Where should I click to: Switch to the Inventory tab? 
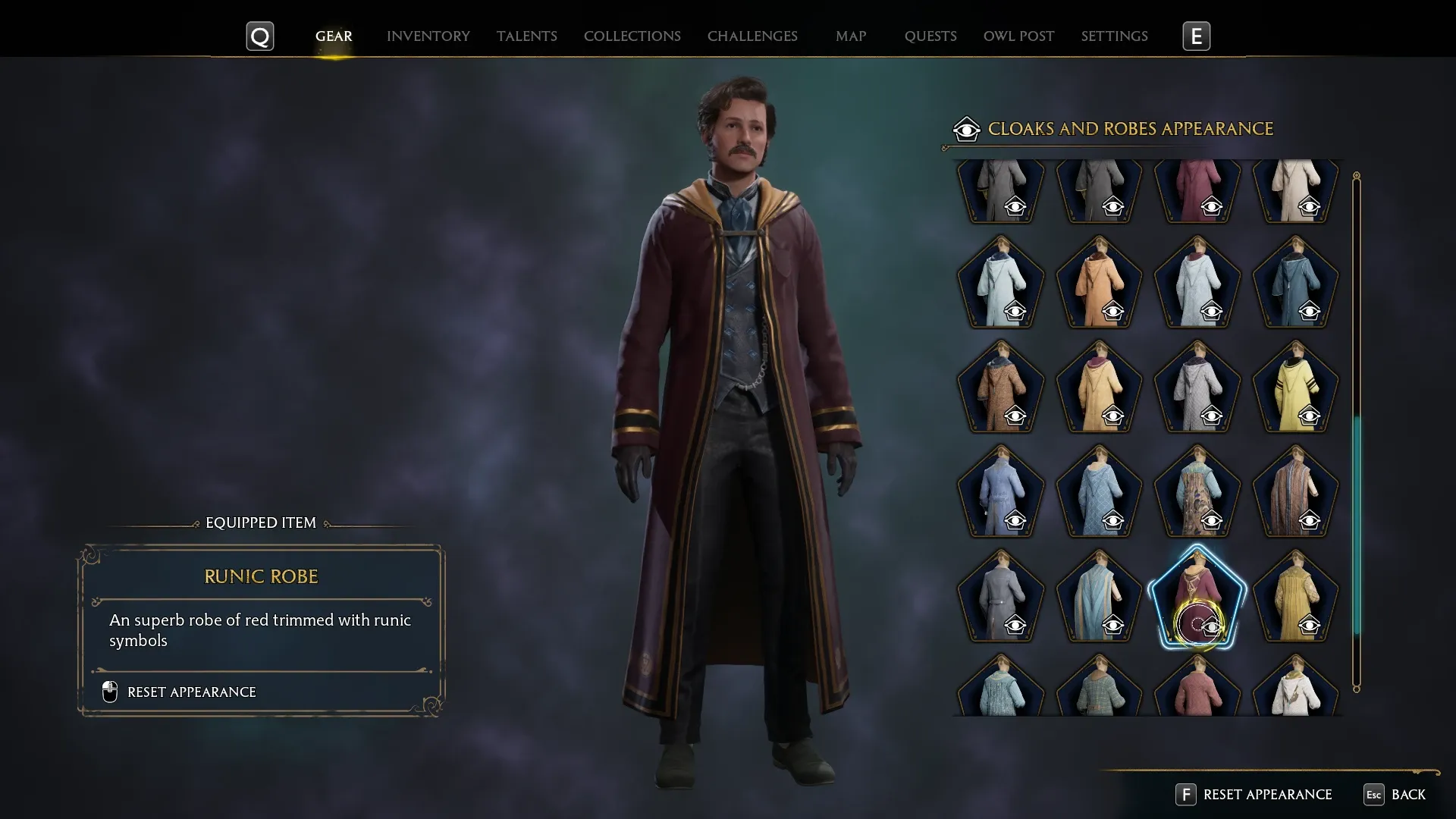tap(428, 36)
